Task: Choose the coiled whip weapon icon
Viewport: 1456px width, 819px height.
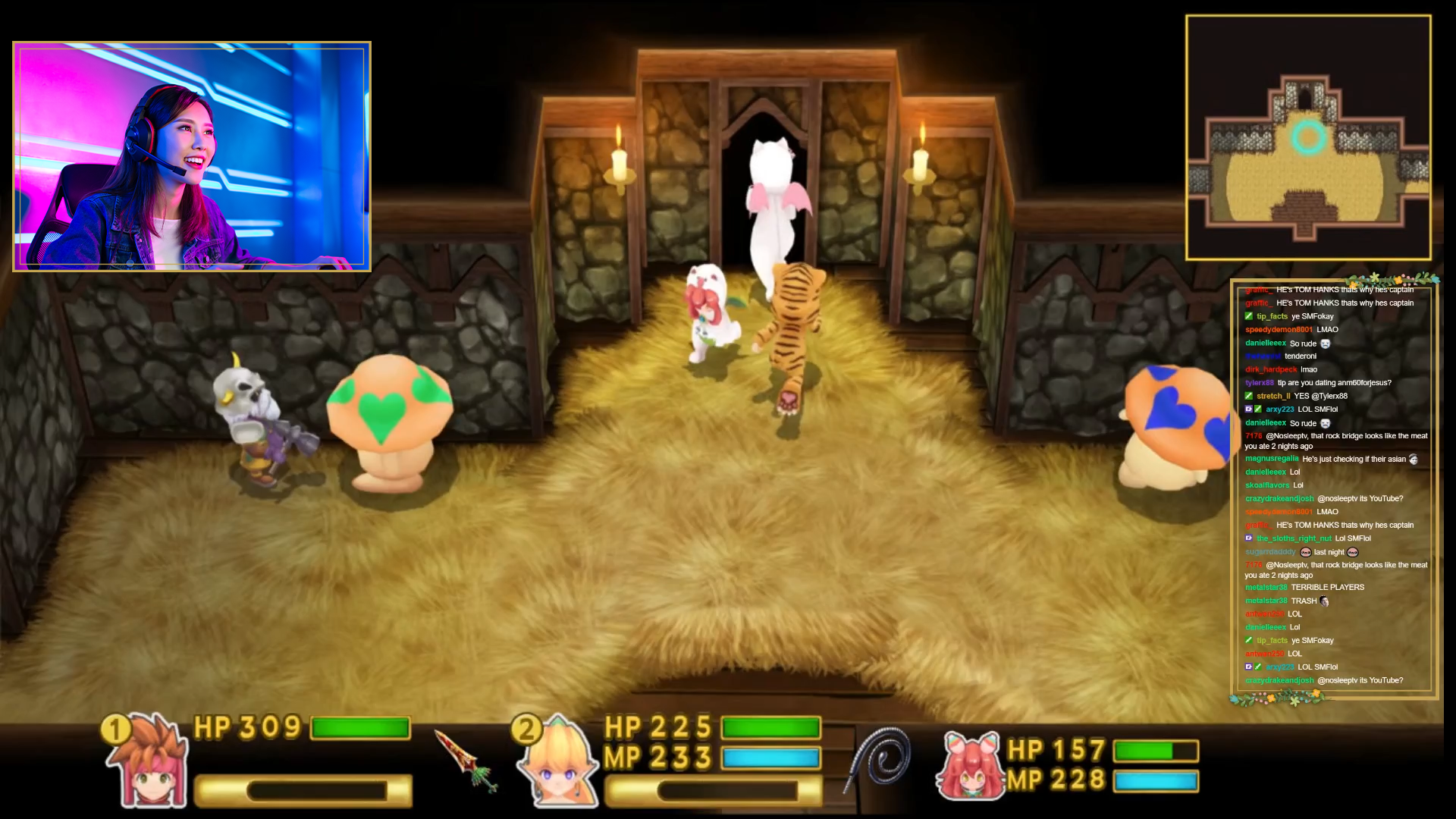Action: point(880,758)
